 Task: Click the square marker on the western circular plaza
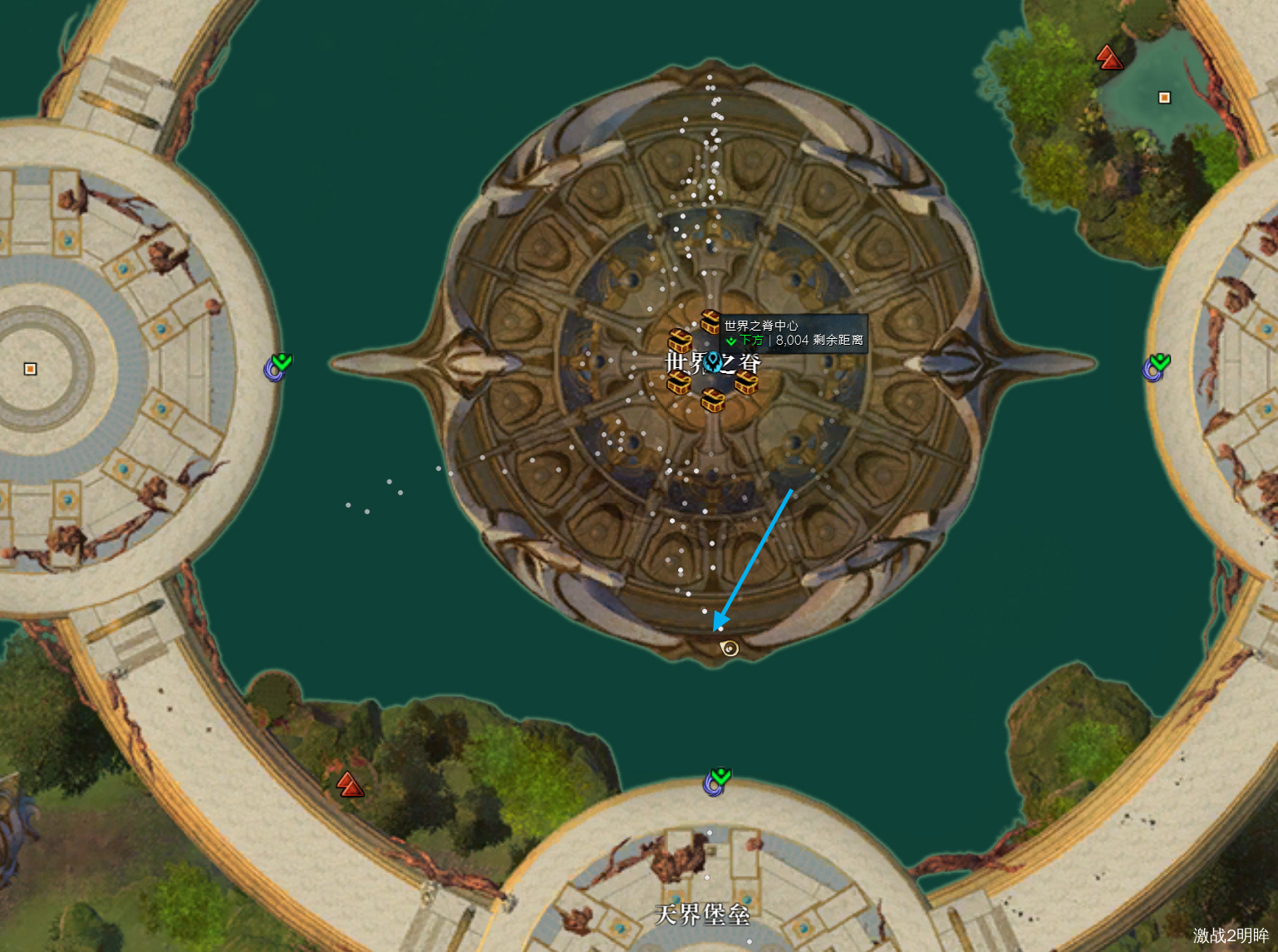[31, 369]
